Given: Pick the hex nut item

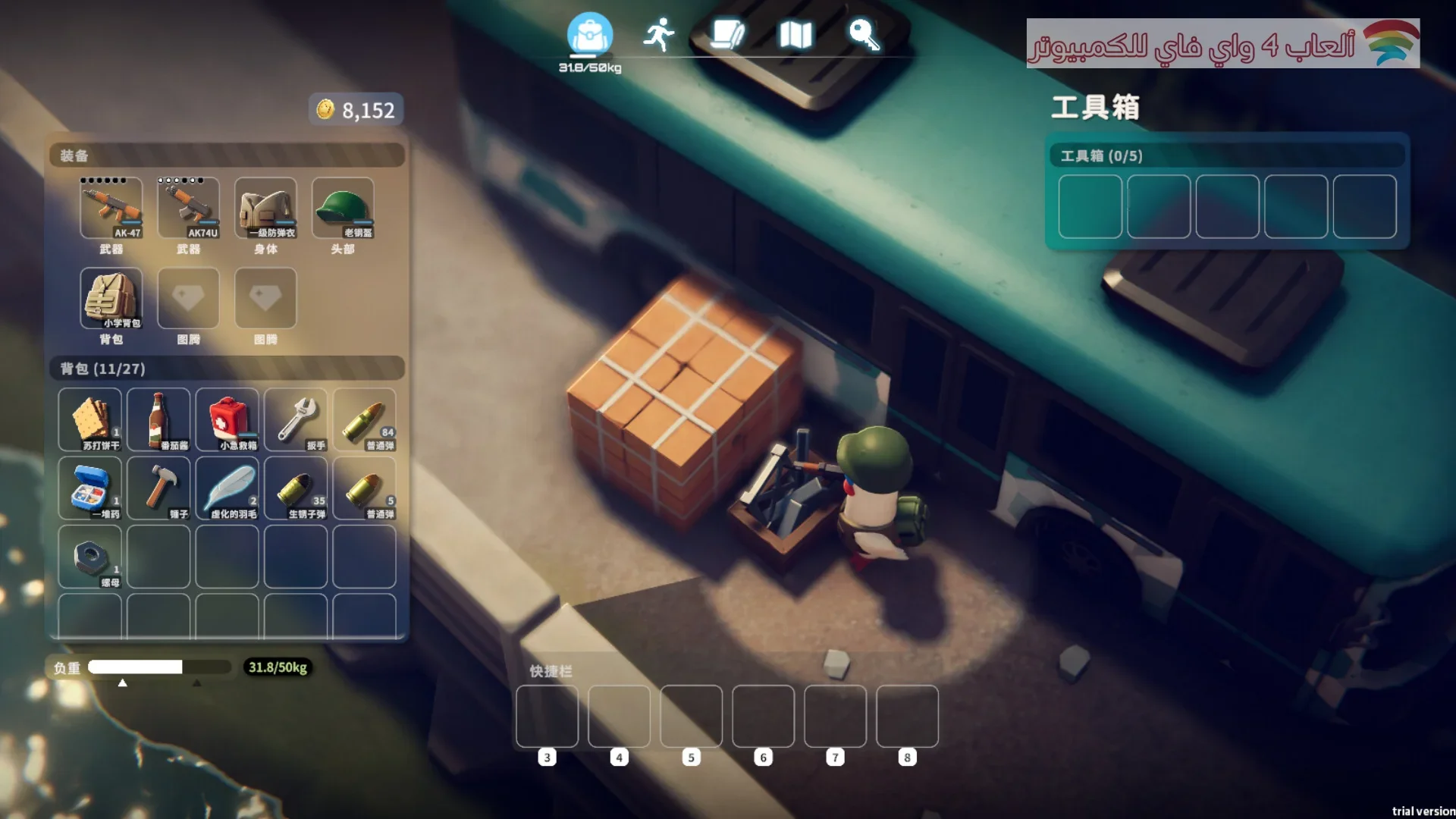Looking at the screenshot, I should click(90, 557).
